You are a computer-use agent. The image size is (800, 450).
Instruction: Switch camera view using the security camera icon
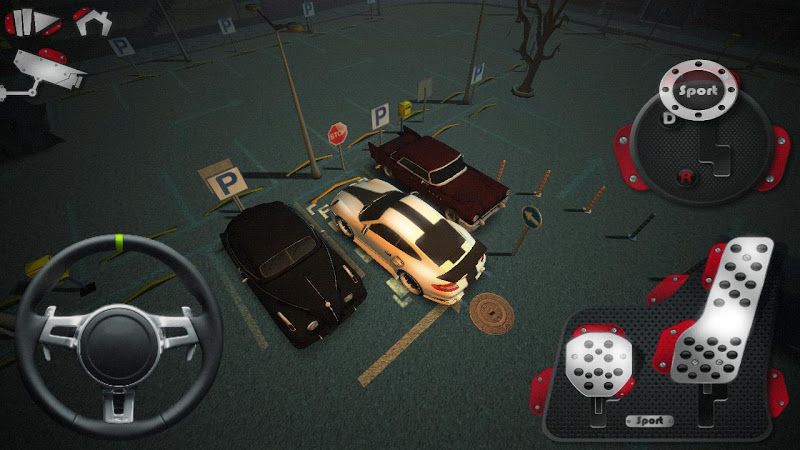45,69
